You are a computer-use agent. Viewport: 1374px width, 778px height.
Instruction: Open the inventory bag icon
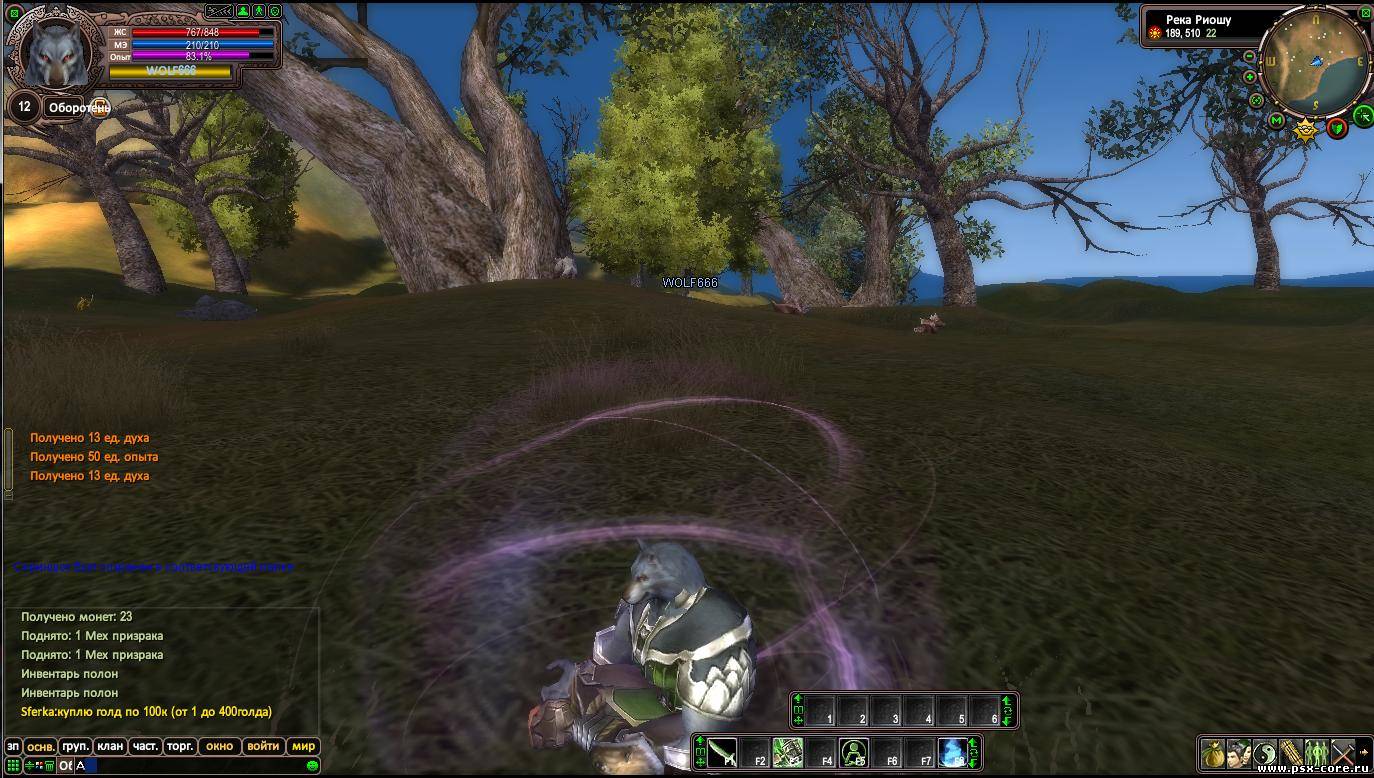pos(1213,752)
